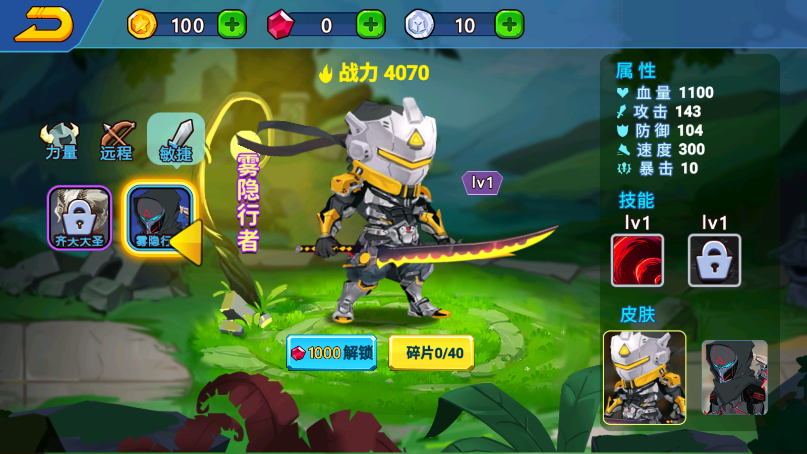Viewport: 807px width, 454px height.
Task: Switch to the 远程 ranged tab
Action: (117, 141)
